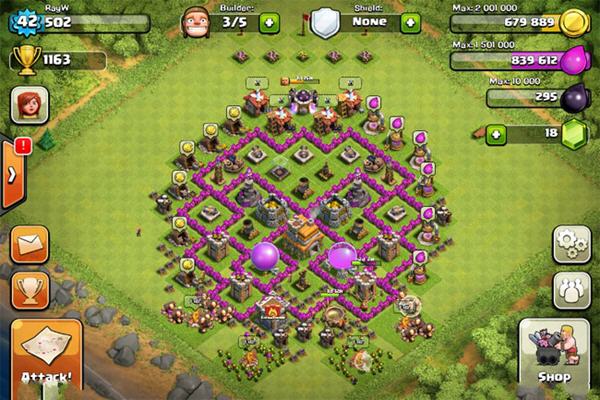Add a builder with the green plus
Image resolution: width=600 pixels, height=400 pixels.
pyautogui.click(x=268, y=21)
